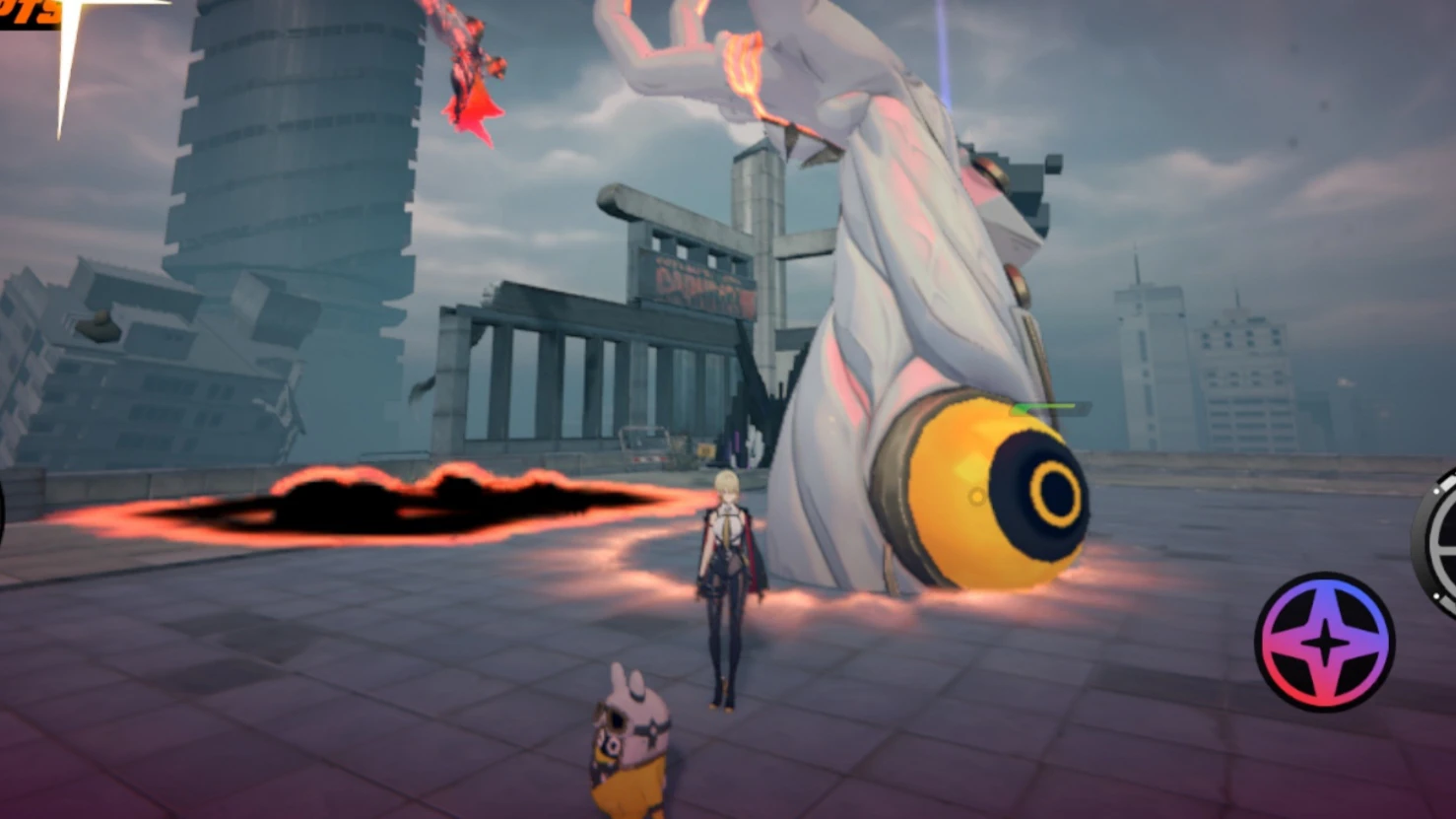
Task: Select the four-point star inside the skill button
Action: point(1325,641)
